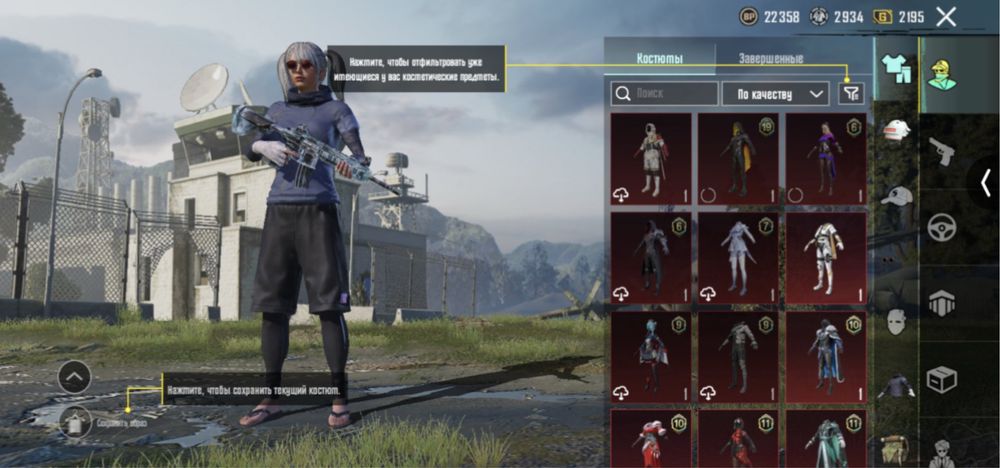Save the current outfit preset
The image size is (1000, 468).
75,422
